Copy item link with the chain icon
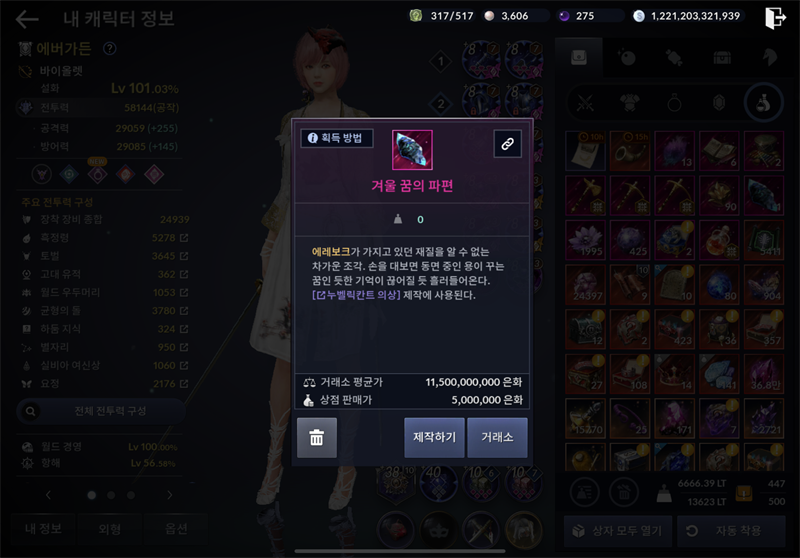 tap(507, 144)
